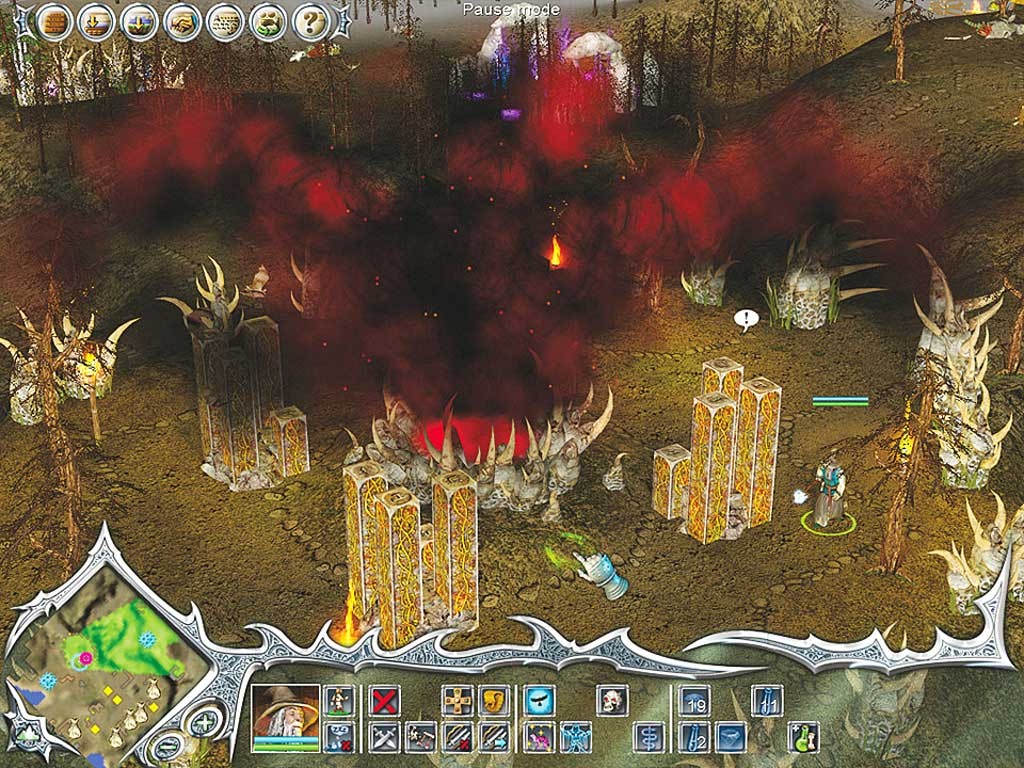The width and height of the screenshot is (1024, 768).
Task: Open help with the question mark button
Action: (311, 20)
